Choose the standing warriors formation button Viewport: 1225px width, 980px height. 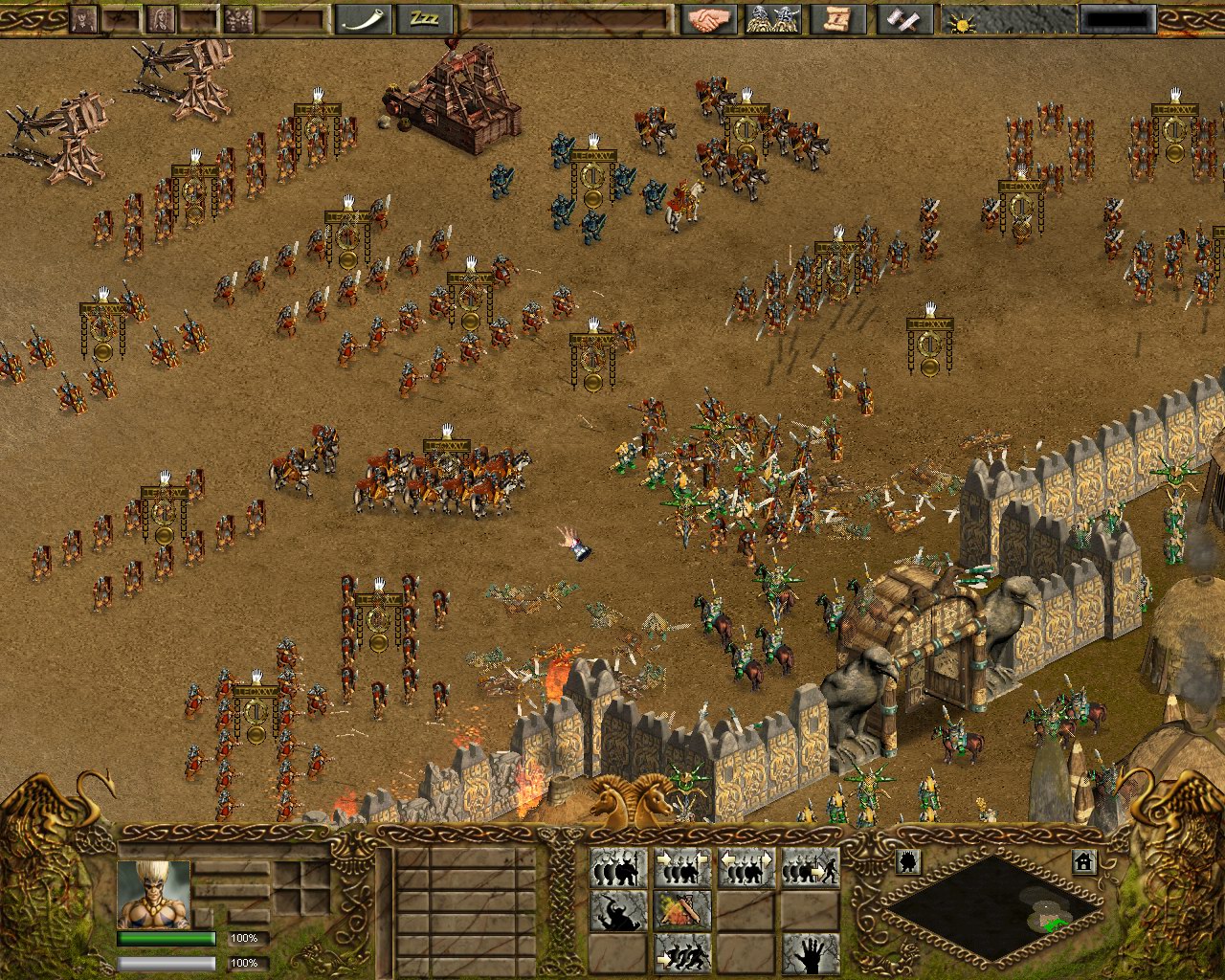click(617, 868)
